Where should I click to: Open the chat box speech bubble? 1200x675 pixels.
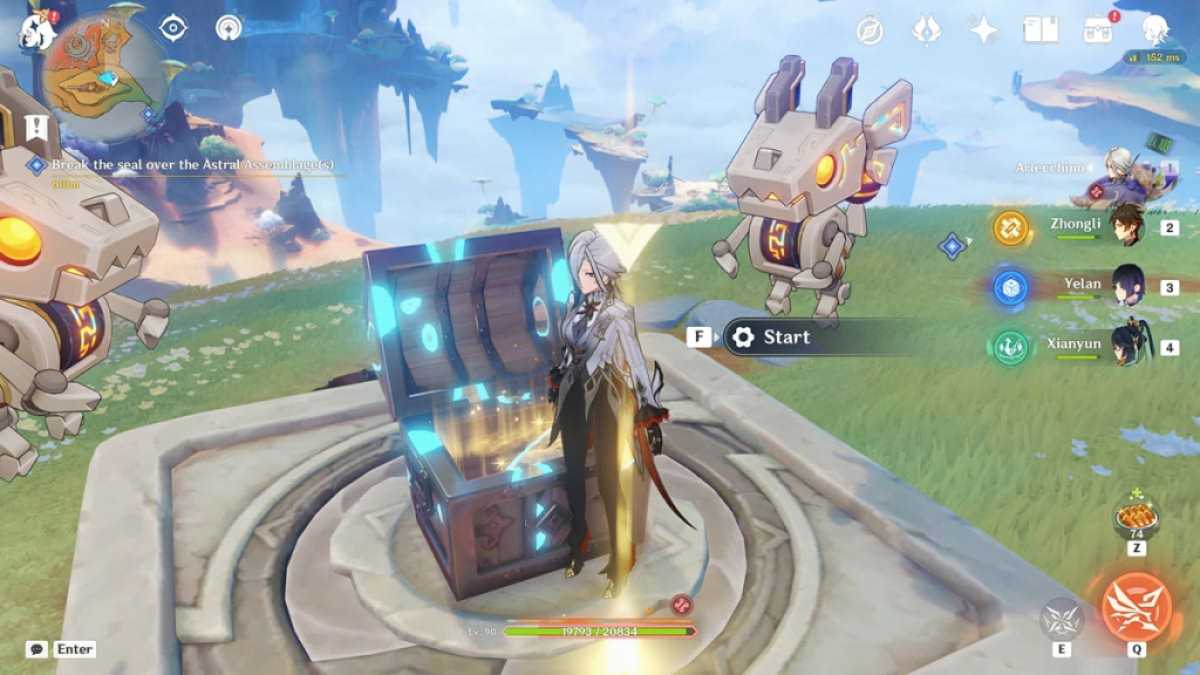(37, 650)
